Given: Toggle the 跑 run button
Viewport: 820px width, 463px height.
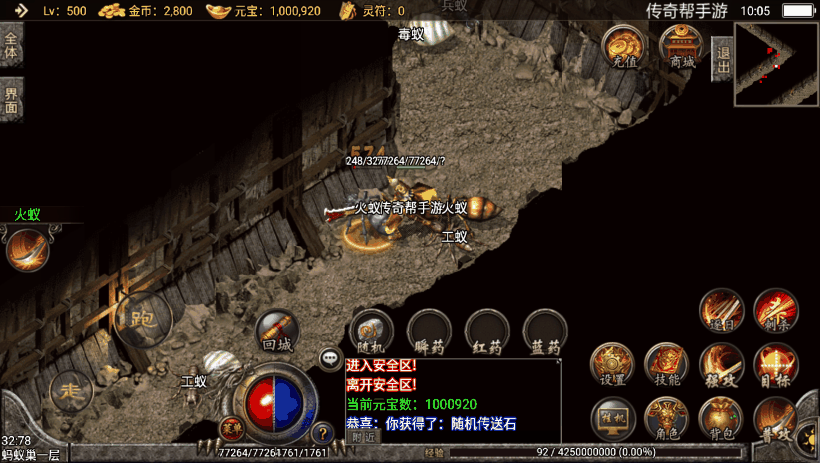Looking at the screenshot, I should point(140,320).
